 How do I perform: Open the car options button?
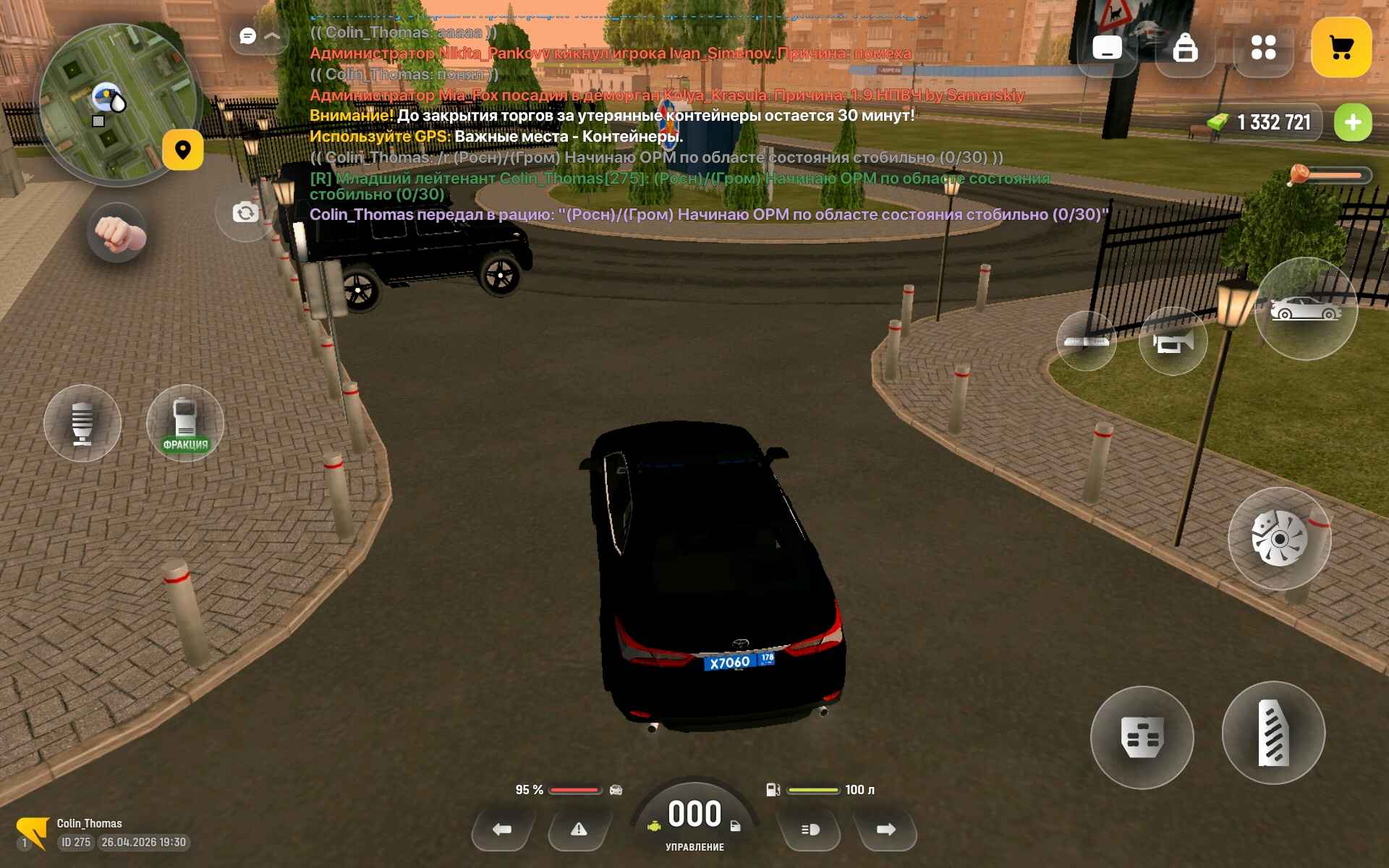[x=1306, y=309]
